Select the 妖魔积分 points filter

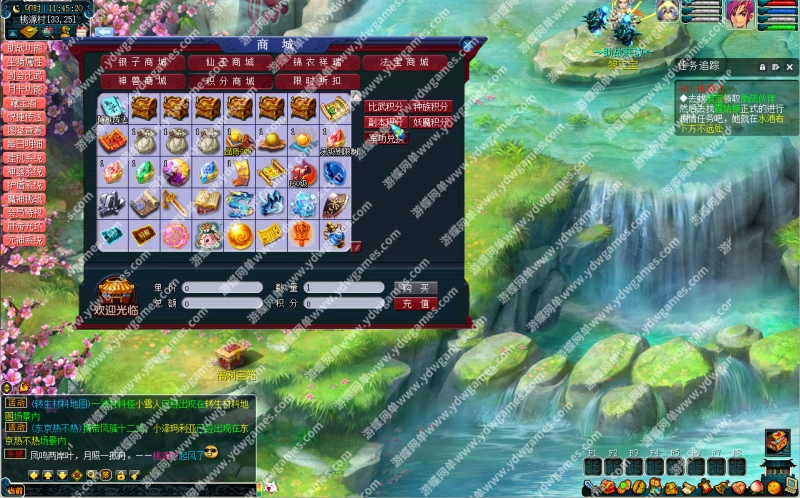(x=432, y=122)
